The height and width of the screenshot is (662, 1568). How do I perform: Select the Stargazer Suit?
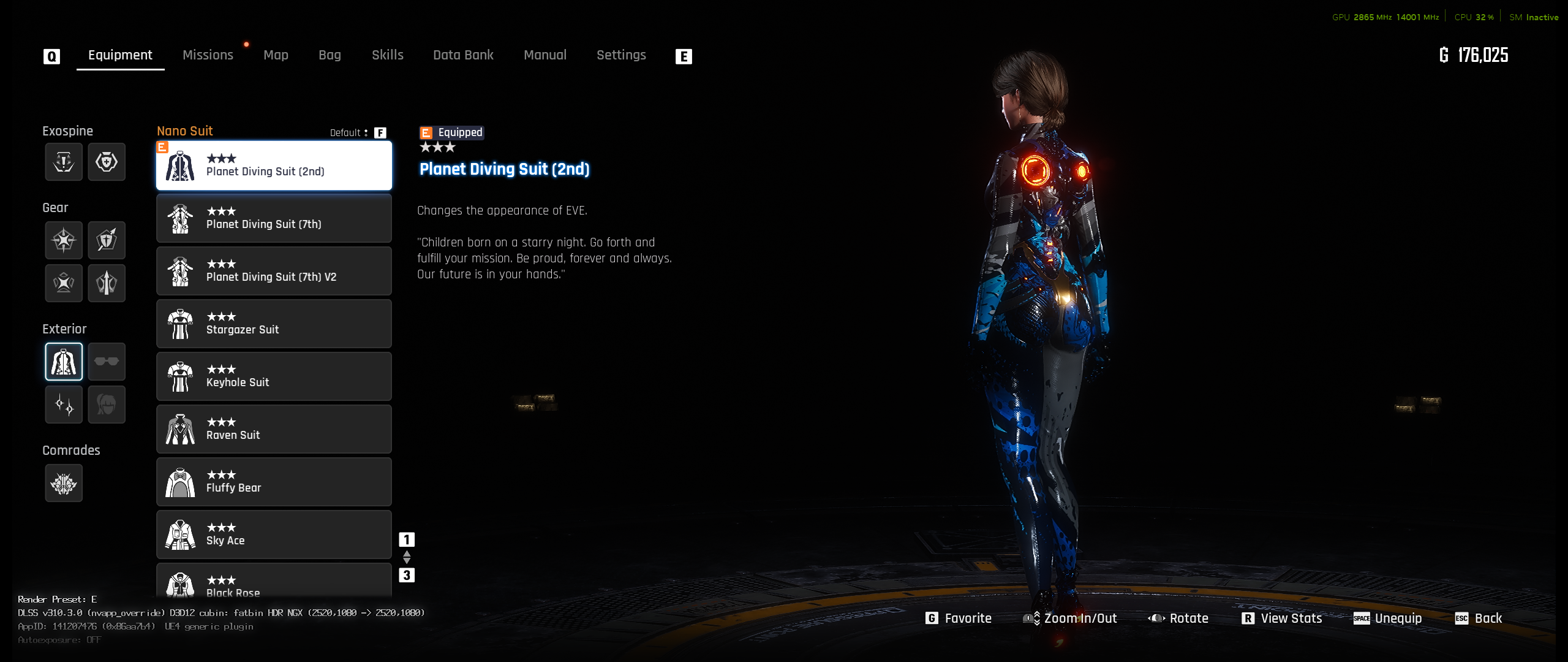[x=274, y=324]
